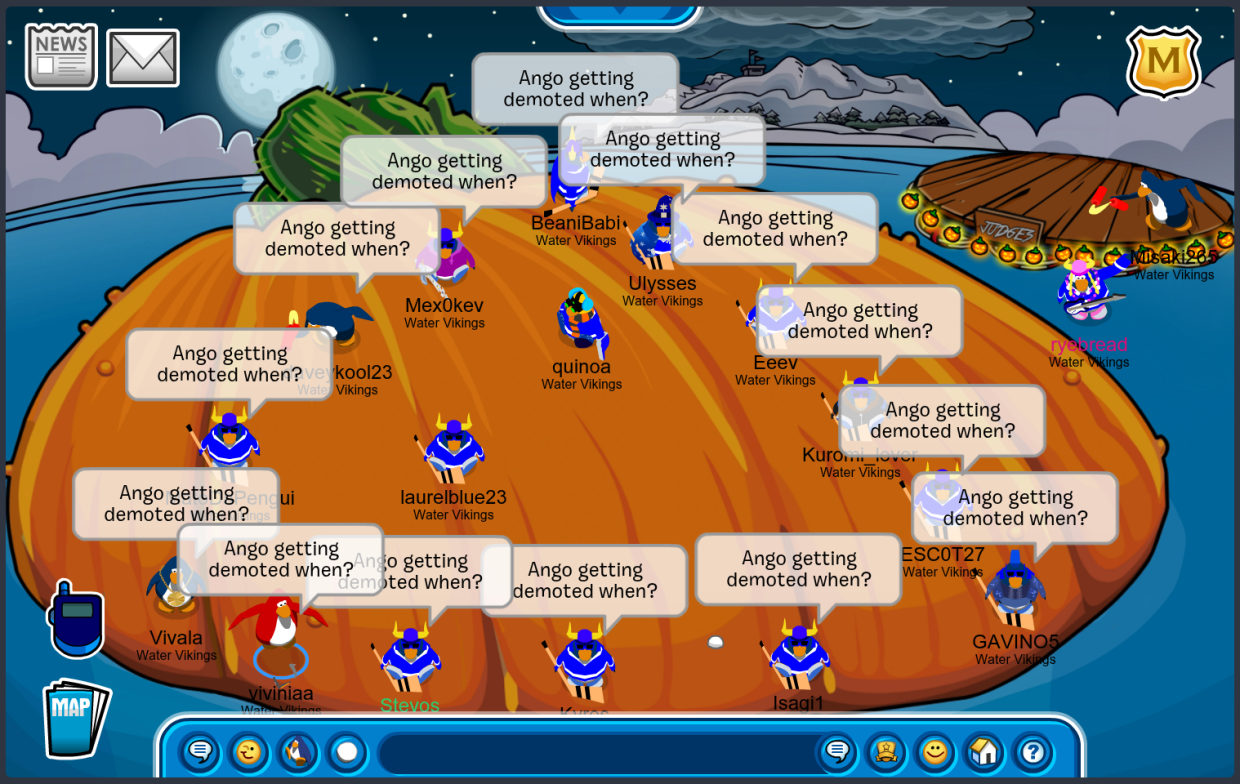Open the Map

point(74,717)
